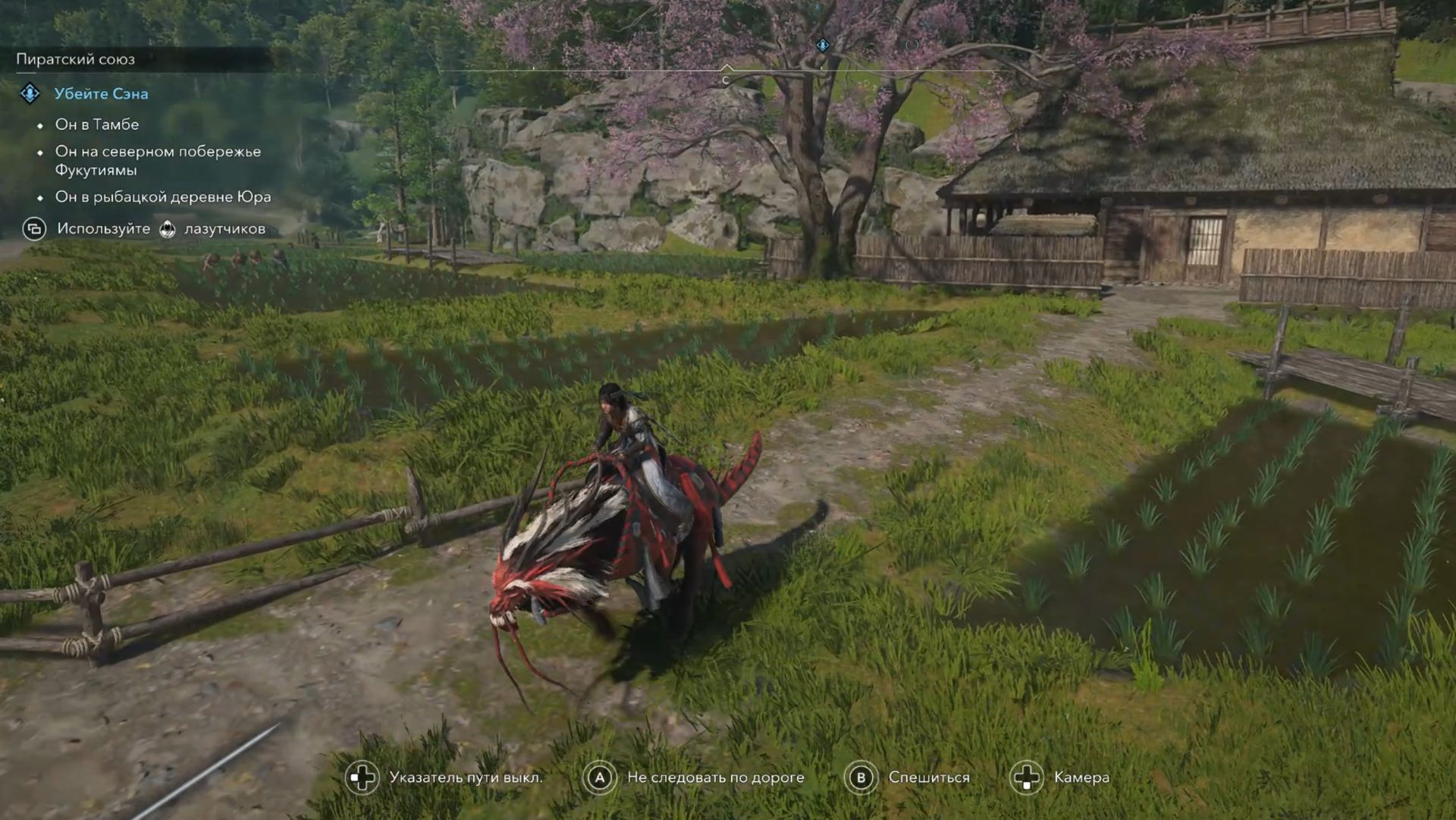The image size is (1456, 820).
Task: Click the D-pad icon next to Камера
Action: pyautogui.click(x=1028, y=777)
